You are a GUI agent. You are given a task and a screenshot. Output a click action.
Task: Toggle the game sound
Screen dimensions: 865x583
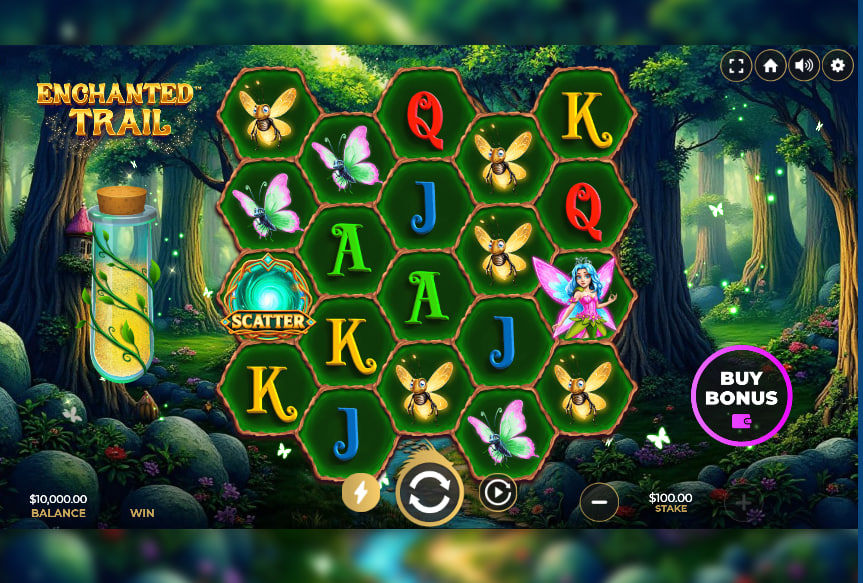coord(804,66)
